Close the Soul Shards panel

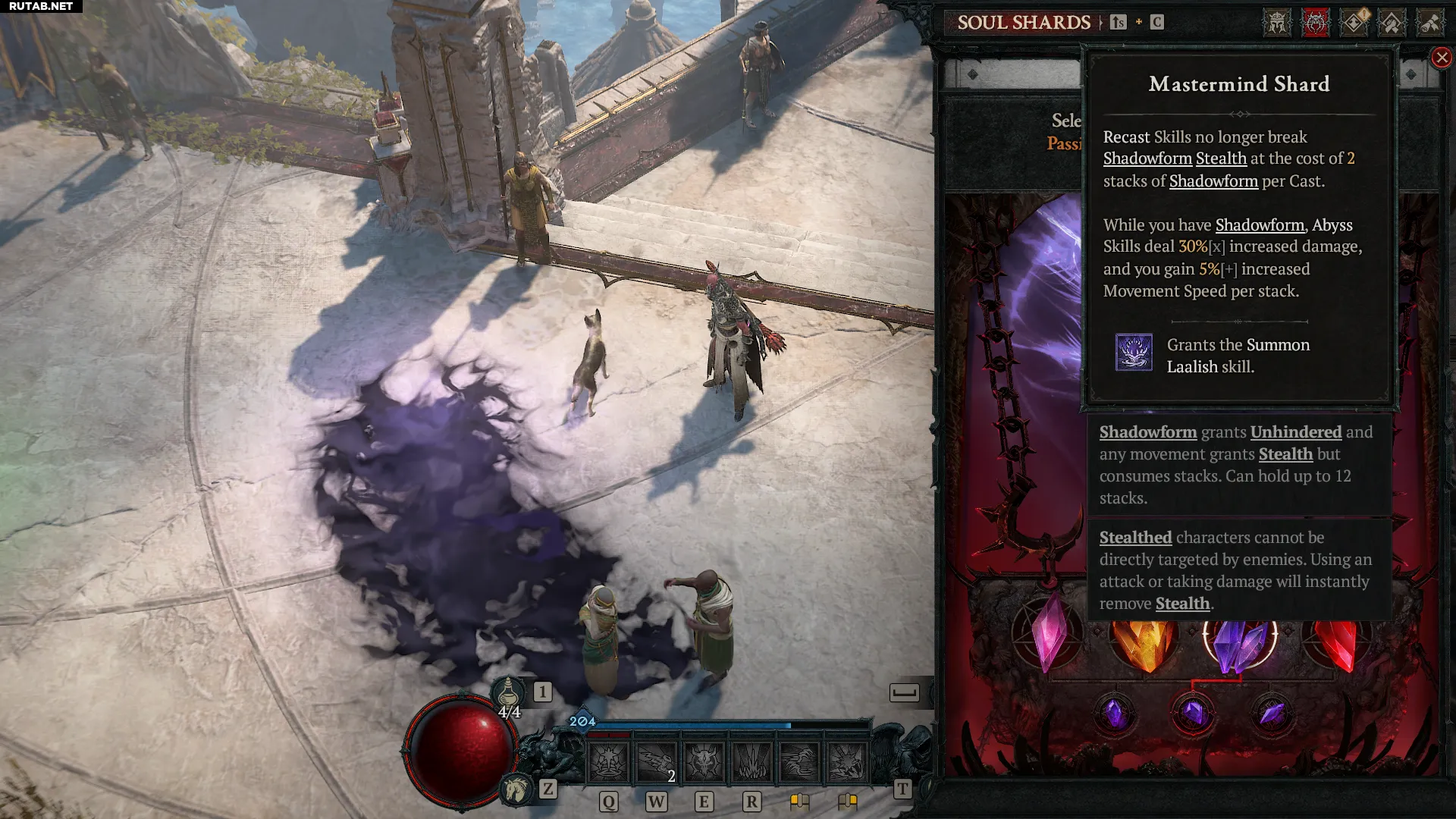[x=1442, y=58]
